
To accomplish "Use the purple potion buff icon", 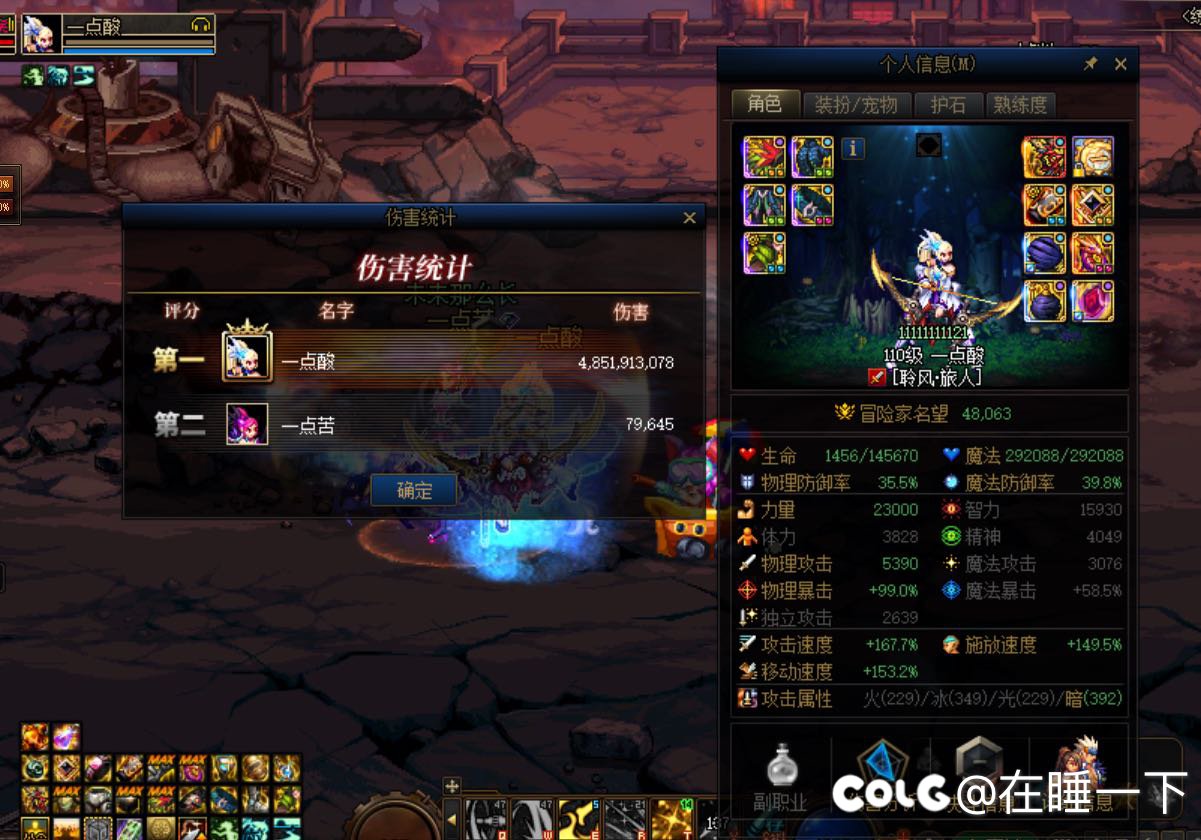I will click(x=66, y=738).
